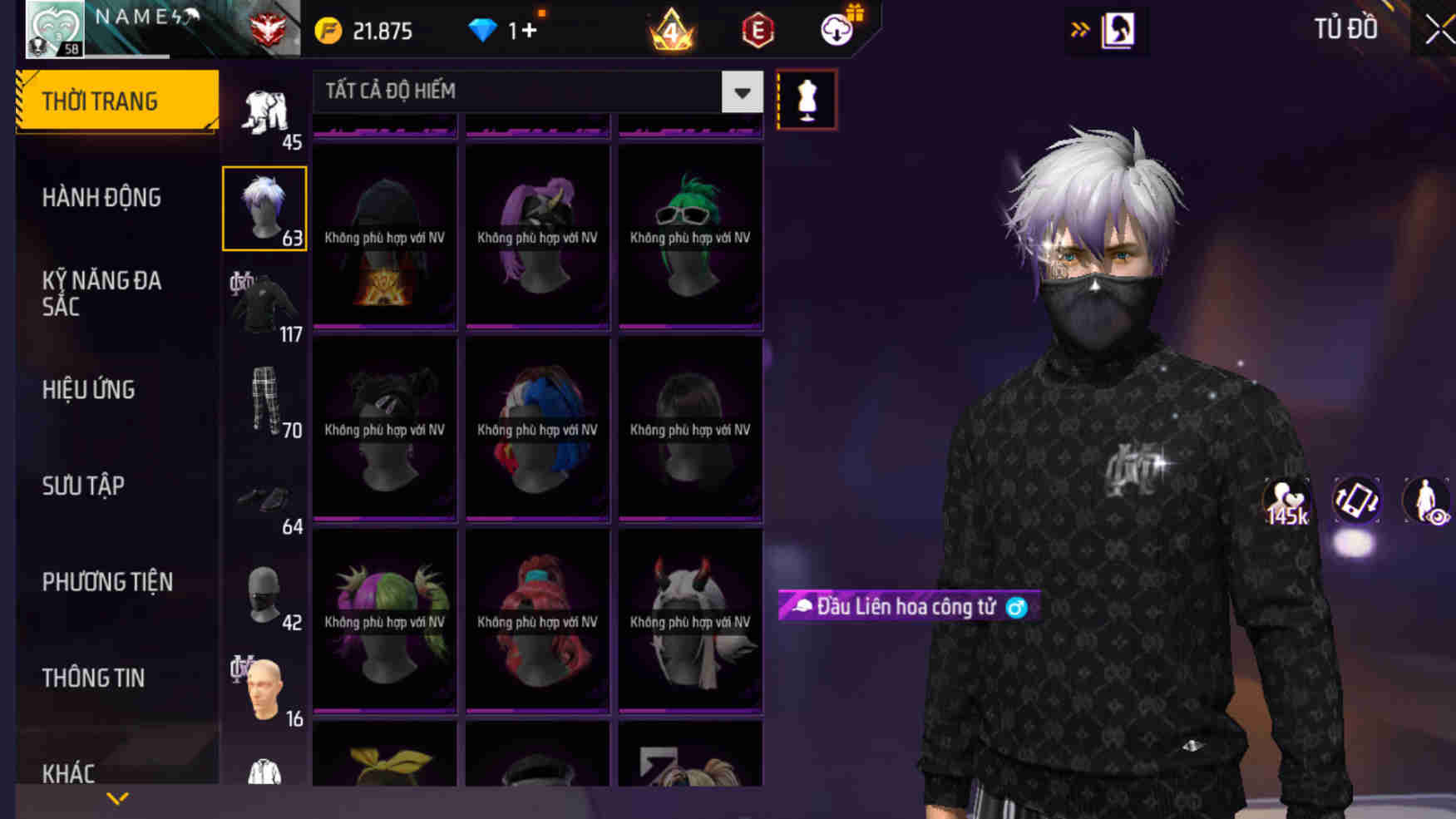Click the 145k likes heart icon
Image resolution: width=1456 pixels, height=819 pixels.
tap(1286, 501)
